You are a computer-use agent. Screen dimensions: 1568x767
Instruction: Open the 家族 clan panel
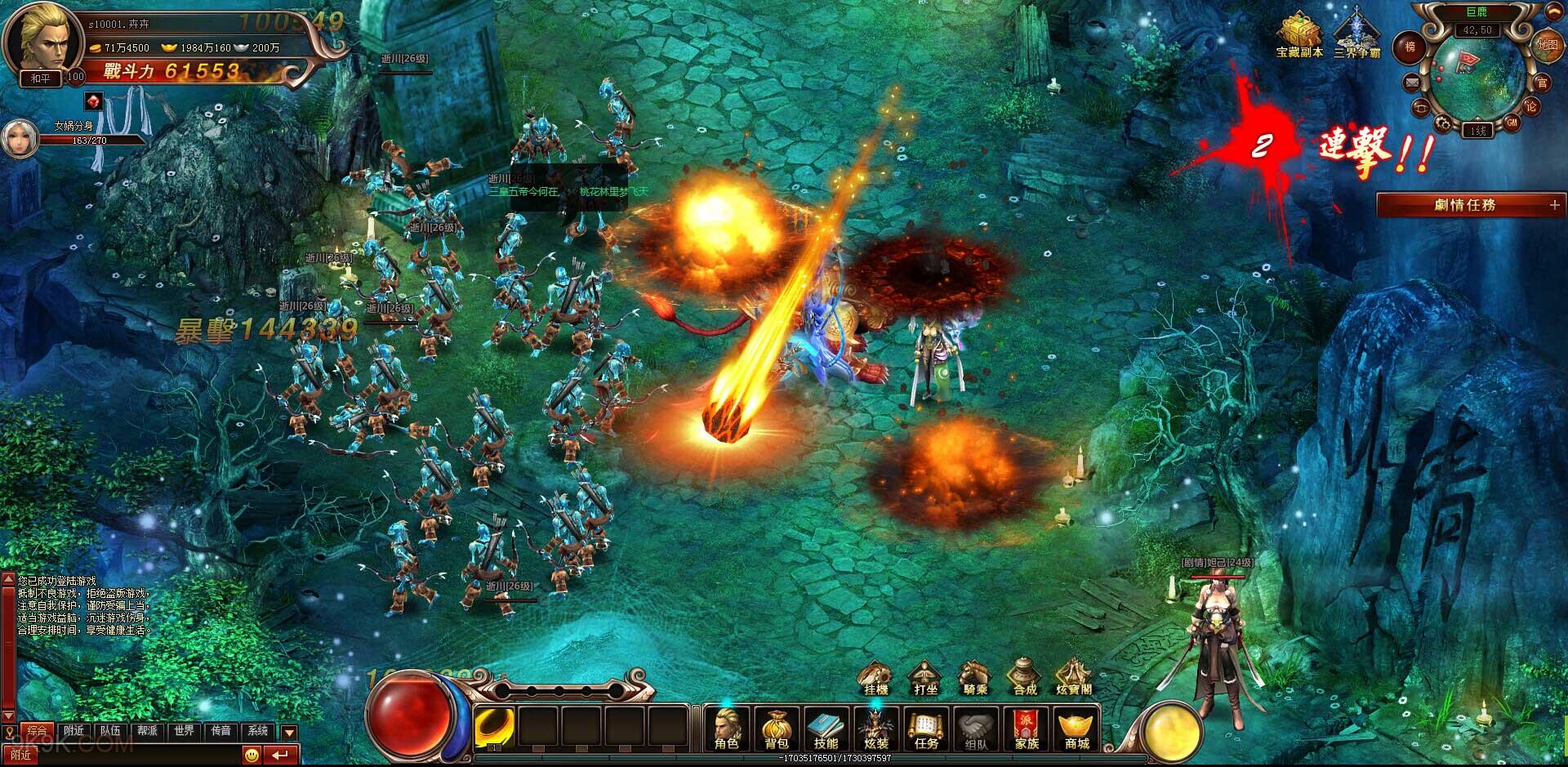point(1027,728)
